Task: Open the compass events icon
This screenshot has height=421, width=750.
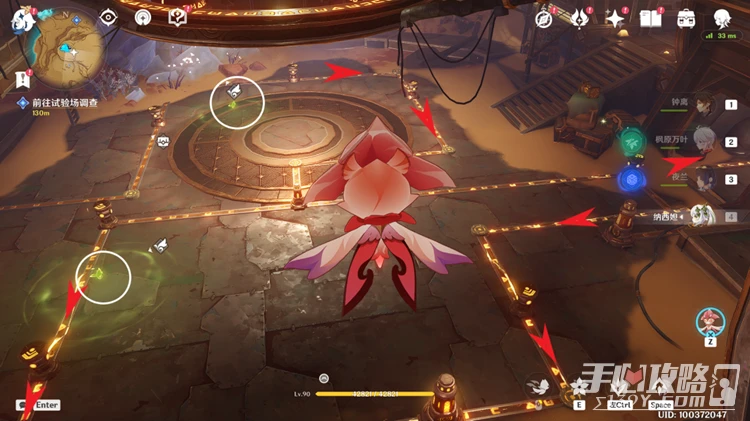Action: (544, 18)
